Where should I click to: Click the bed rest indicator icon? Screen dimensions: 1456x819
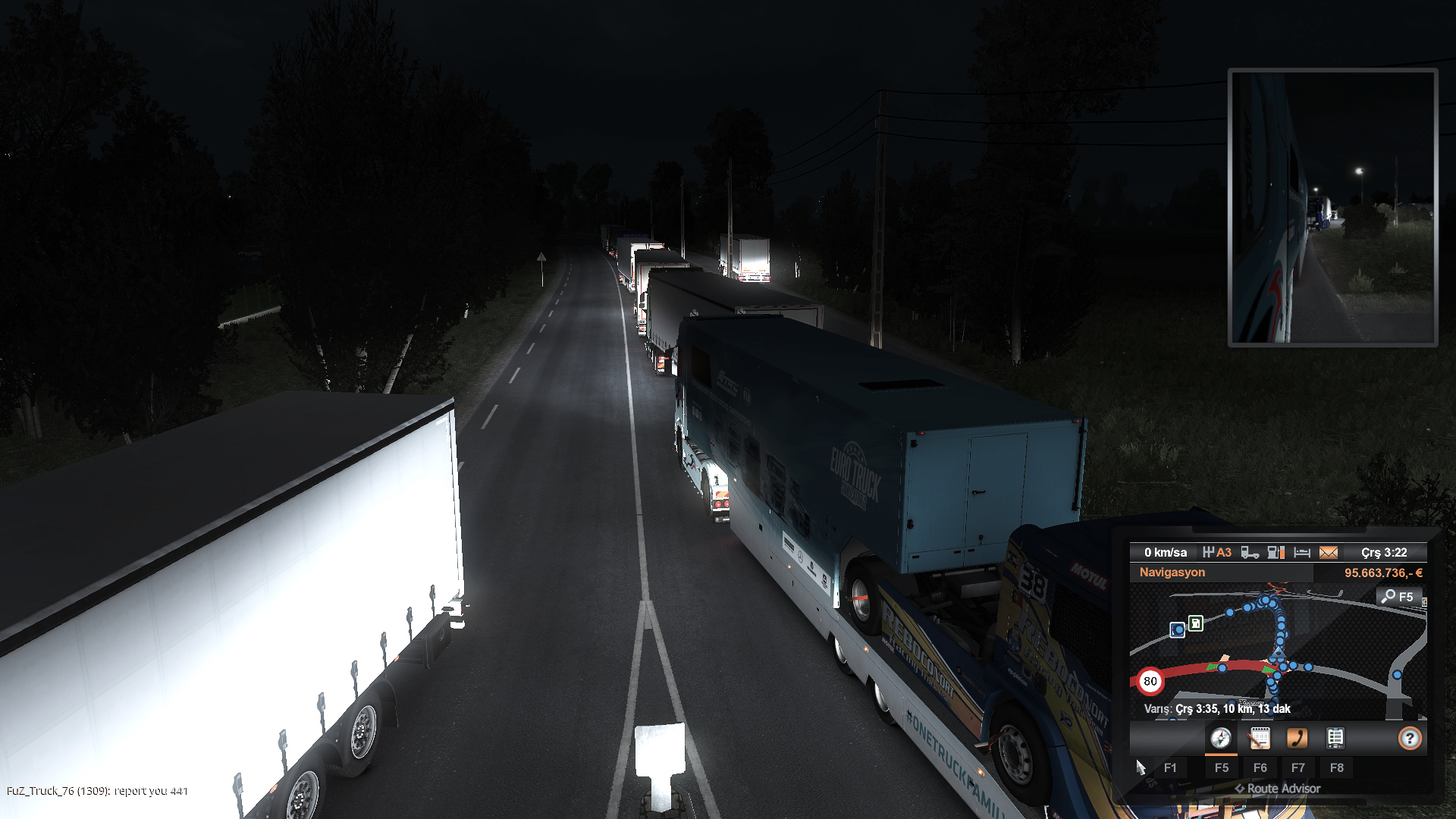[x=1302, y=553]
